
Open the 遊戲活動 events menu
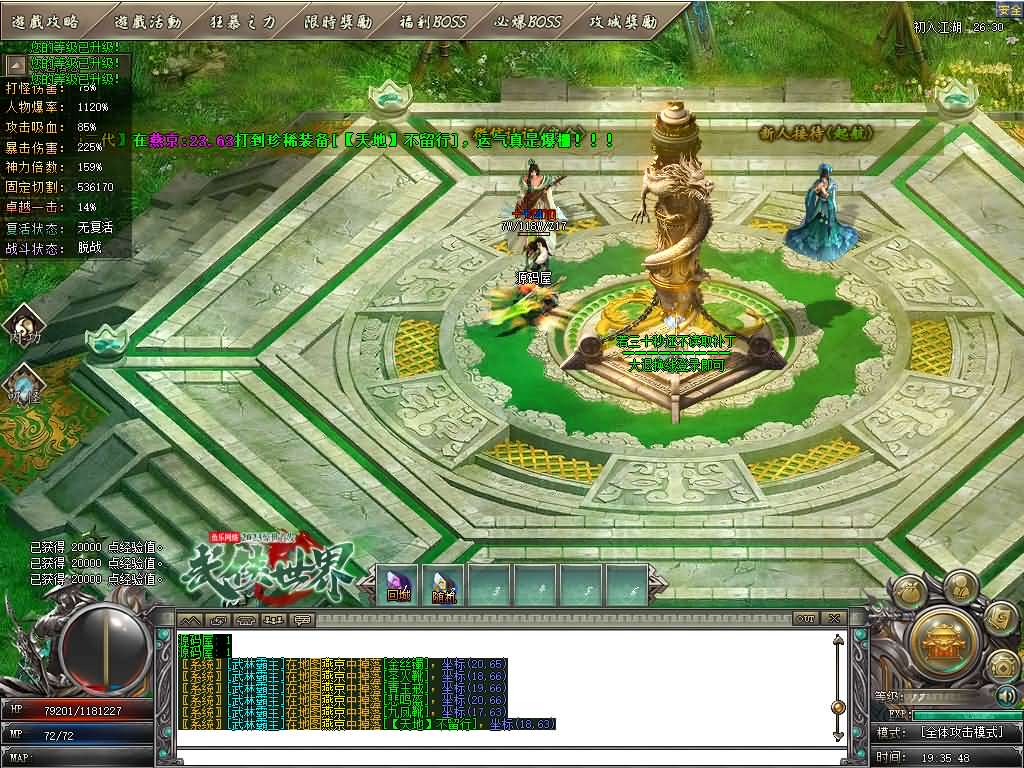coord(148,21)
